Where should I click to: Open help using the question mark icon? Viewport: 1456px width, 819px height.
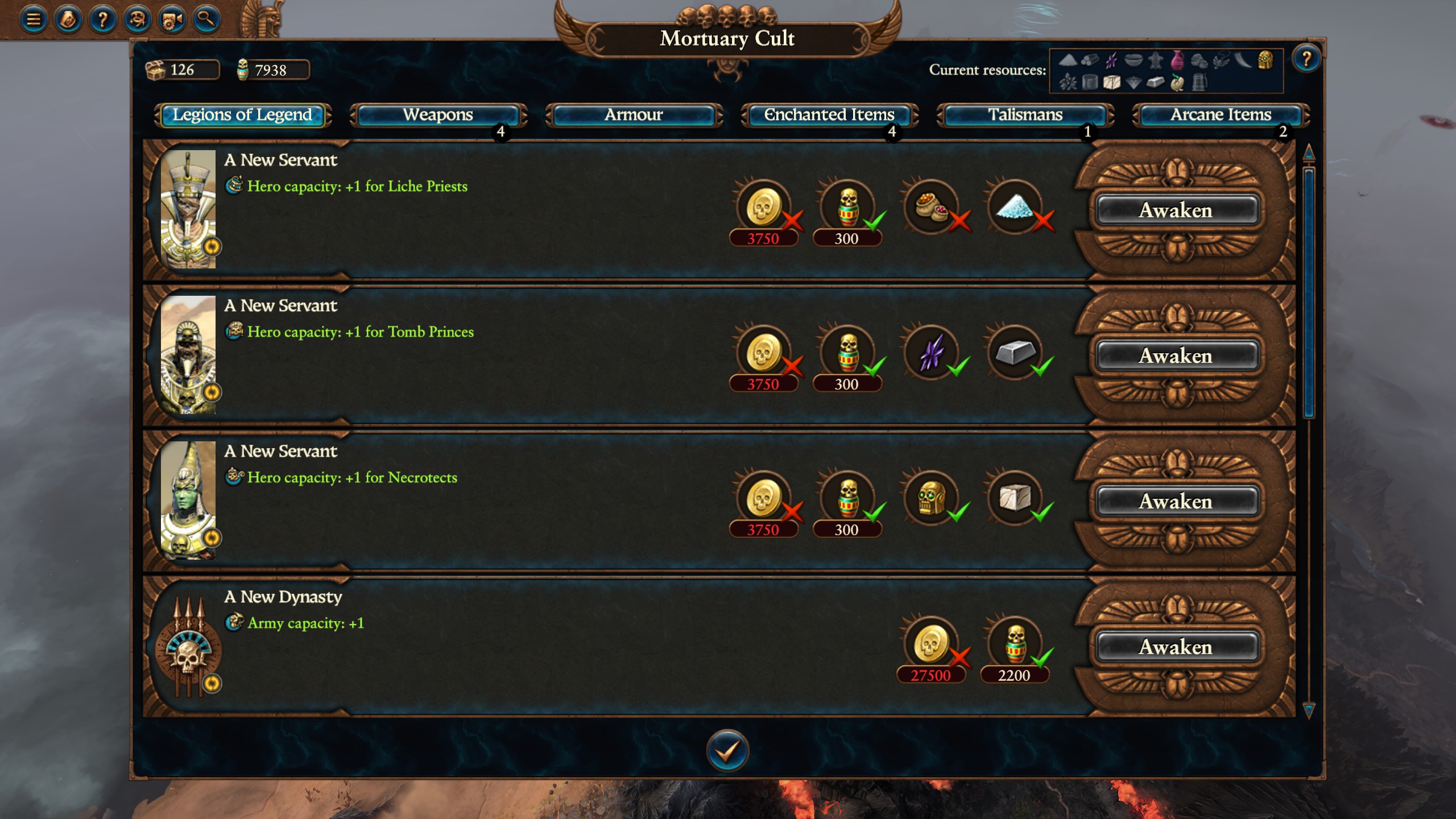point(104,19)
